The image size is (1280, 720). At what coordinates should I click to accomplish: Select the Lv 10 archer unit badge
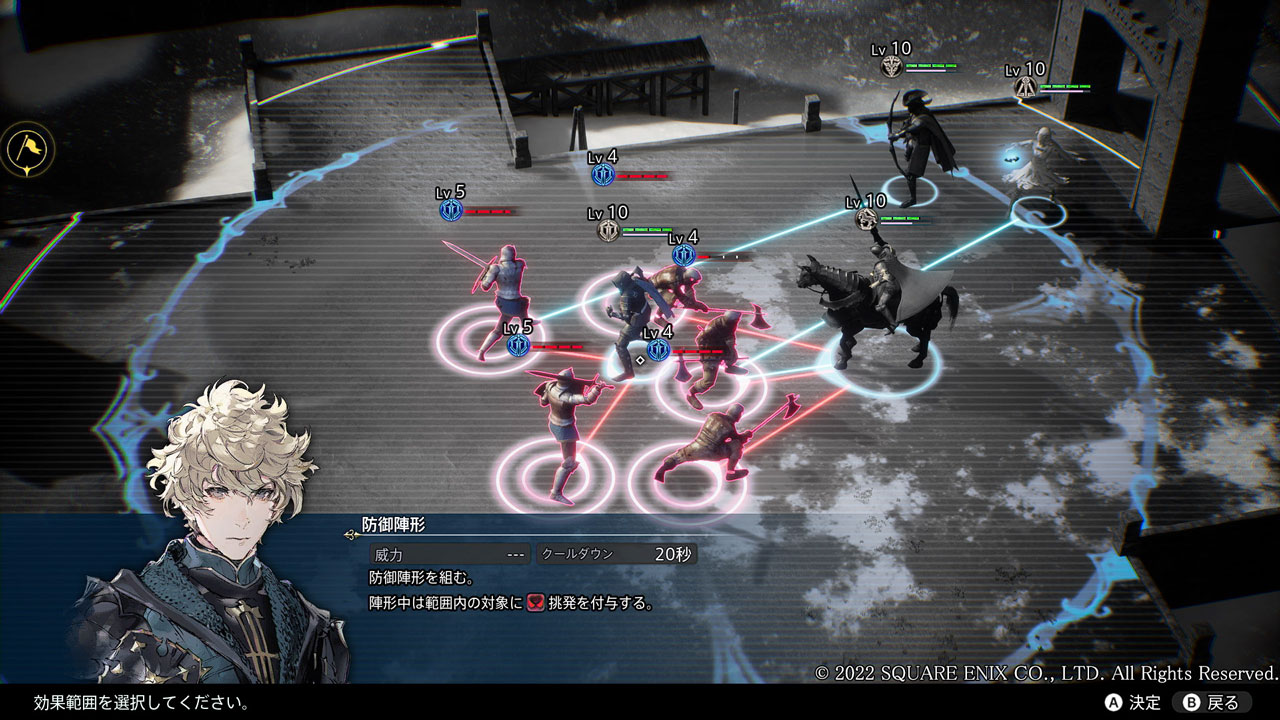point(891,67)
